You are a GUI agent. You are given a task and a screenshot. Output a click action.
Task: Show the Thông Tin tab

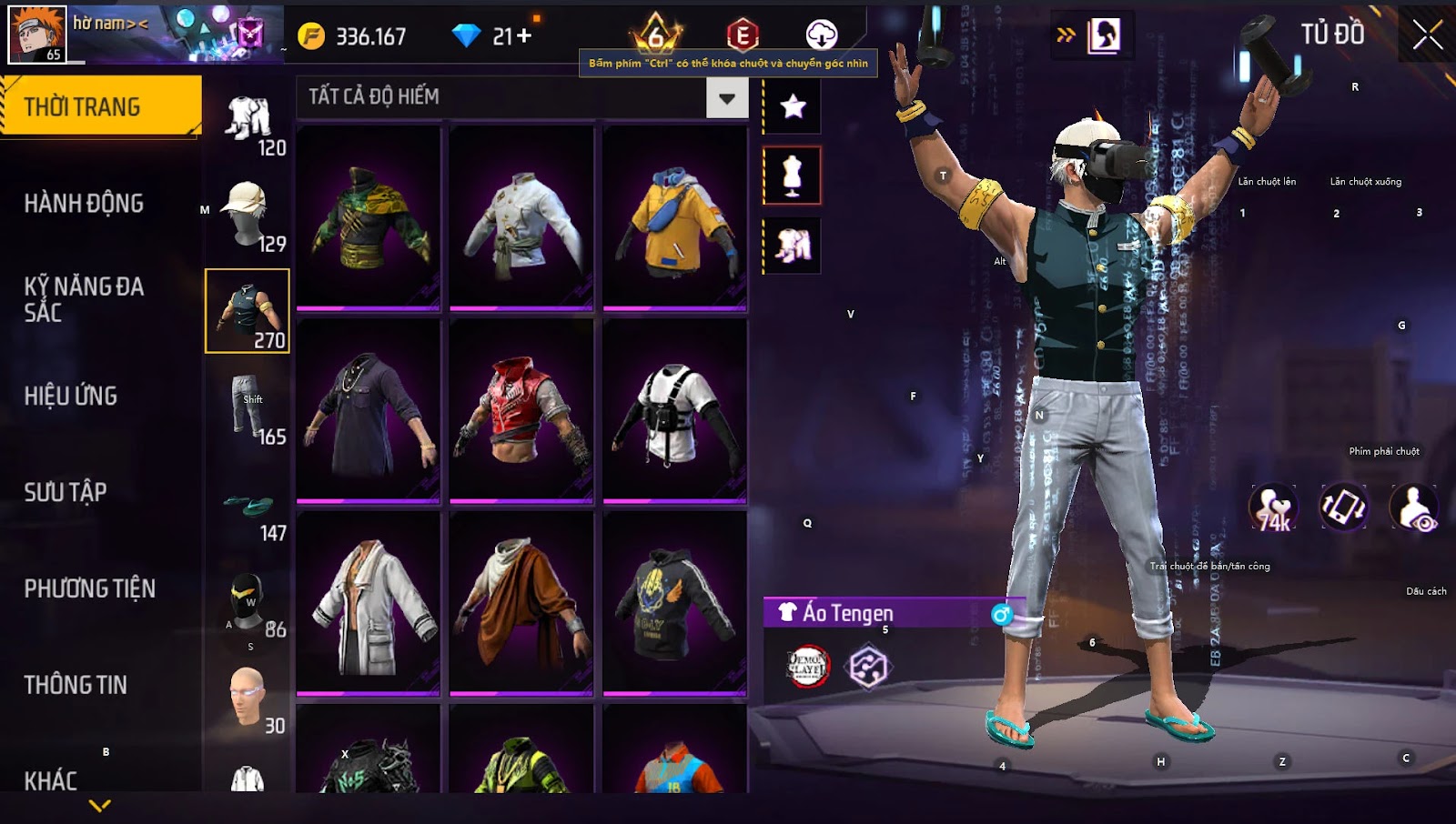[x=76, y=685]
